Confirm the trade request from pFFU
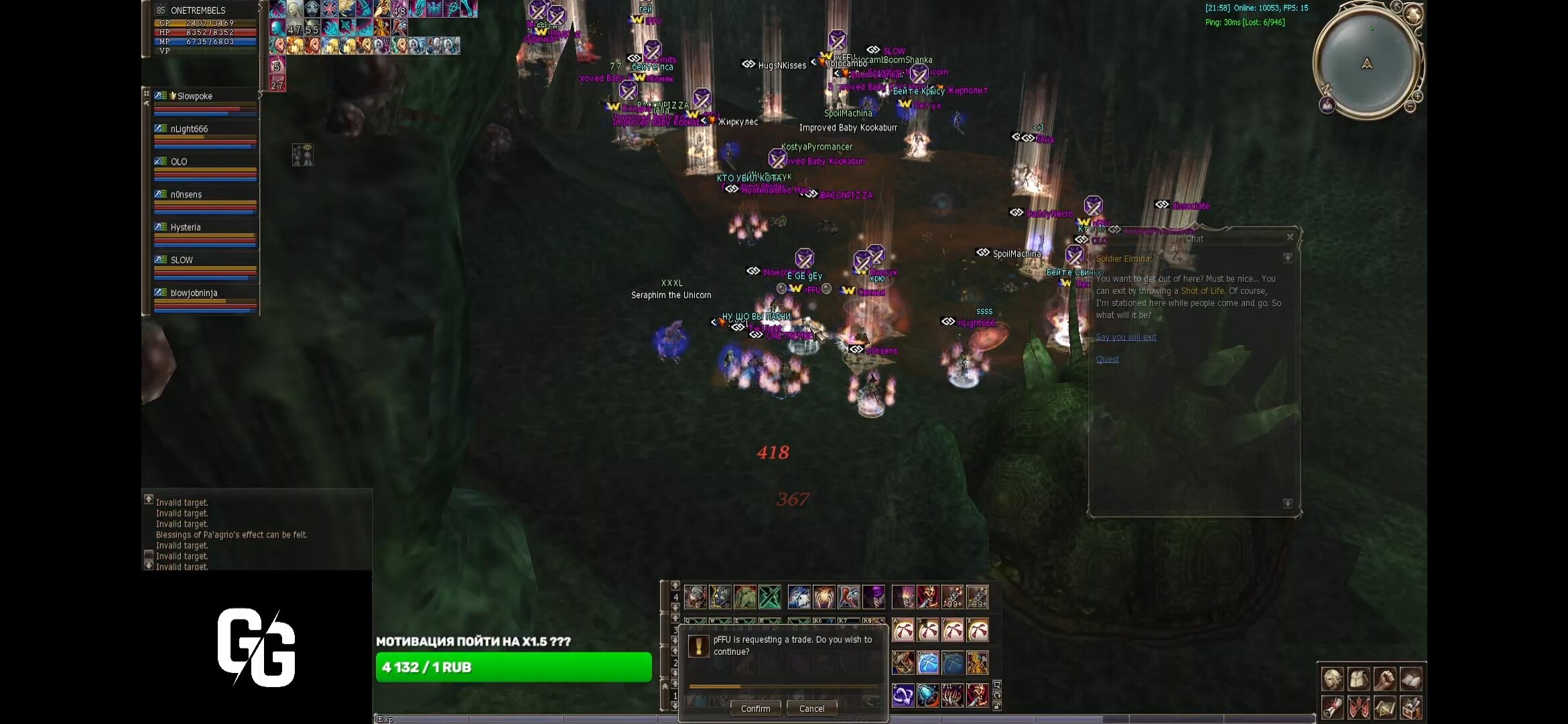Screen dimensions: 1568x724 click(755, 709)
